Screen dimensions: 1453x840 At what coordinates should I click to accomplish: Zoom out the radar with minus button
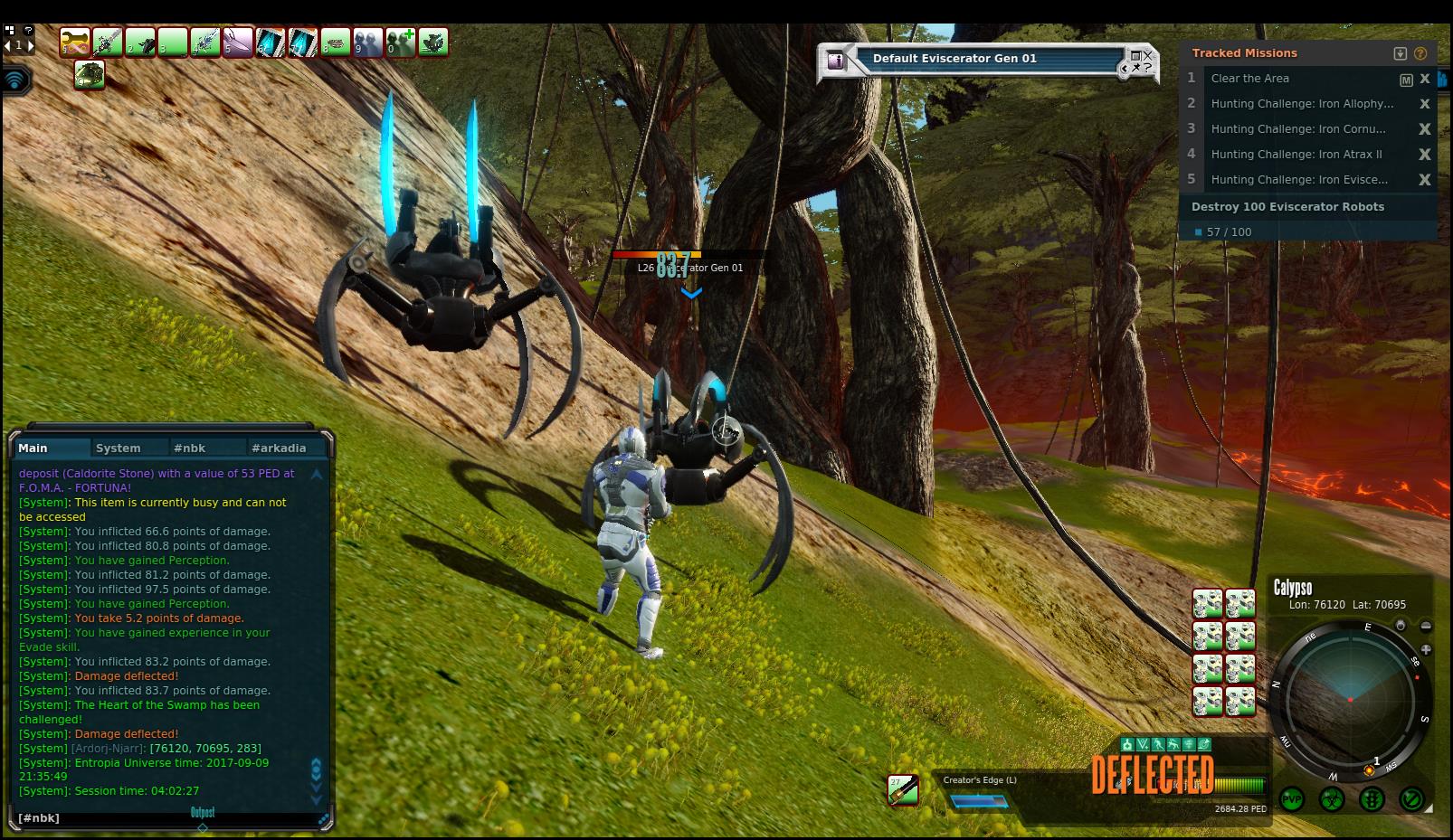coord(1426,626)
